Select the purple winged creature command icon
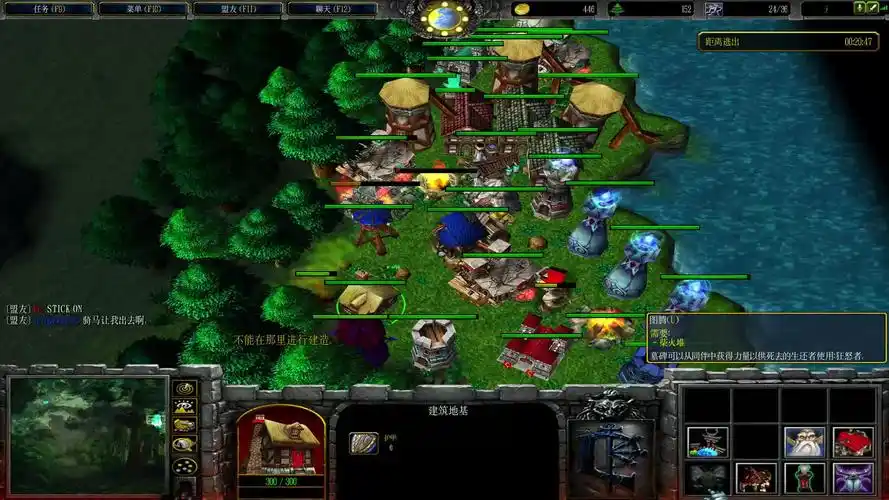889x500 pixels. (x=853, y=478)
